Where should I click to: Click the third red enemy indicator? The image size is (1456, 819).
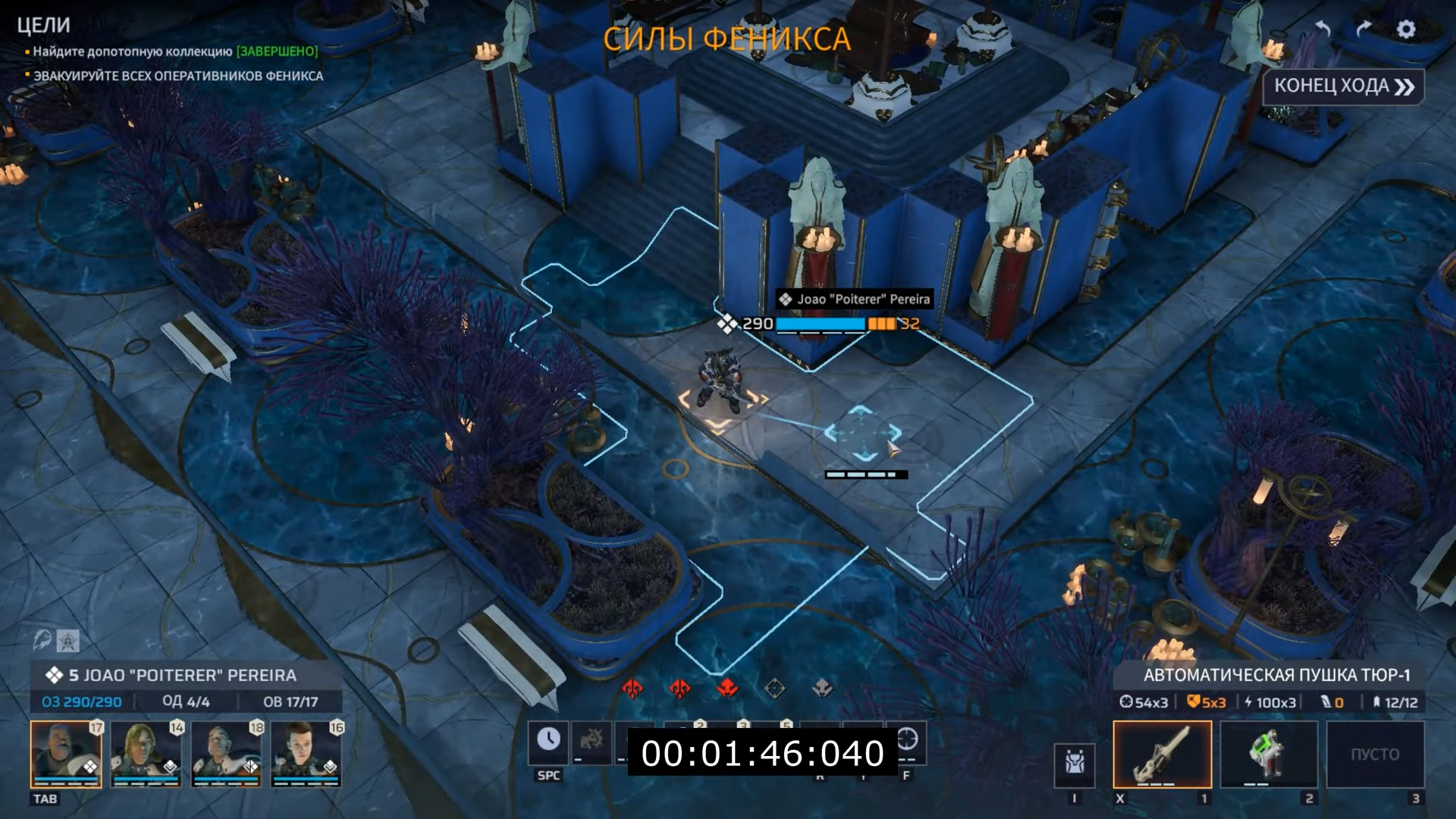click(x=727, y=688)
